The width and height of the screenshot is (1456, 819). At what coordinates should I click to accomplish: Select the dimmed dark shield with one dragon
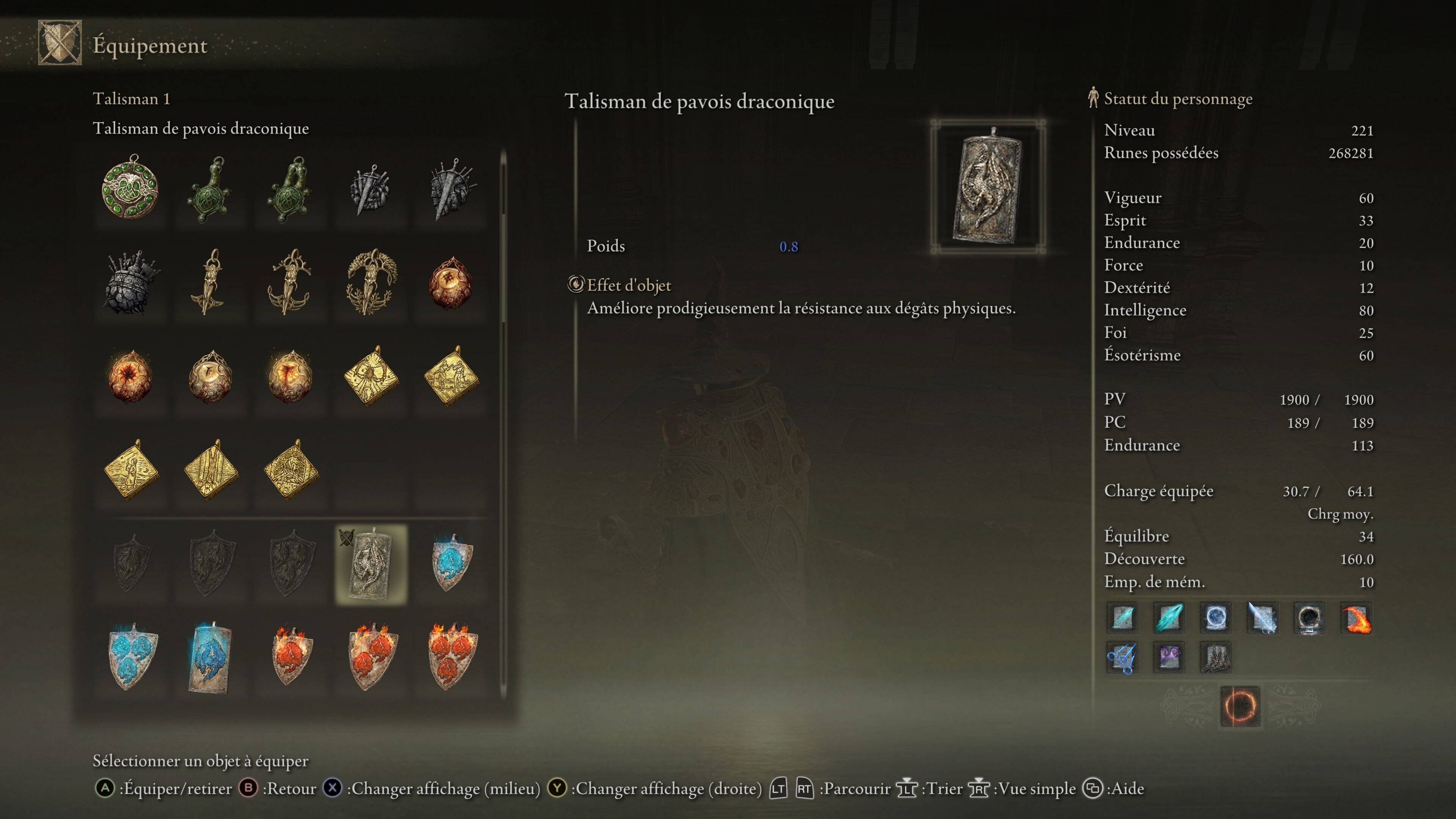[130, 563]
